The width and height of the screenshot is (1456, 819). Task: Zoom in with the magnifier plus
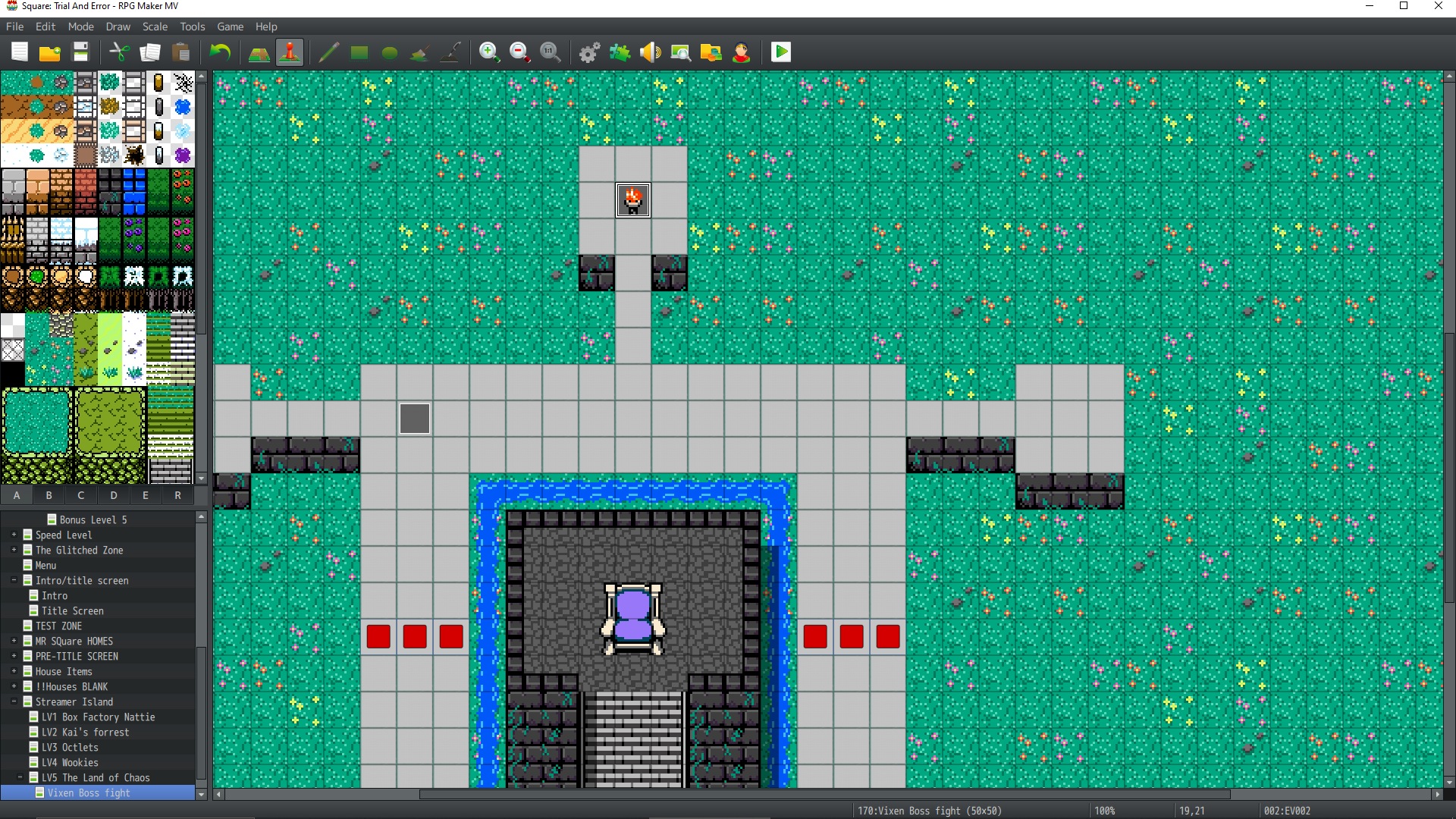point(489,52)
